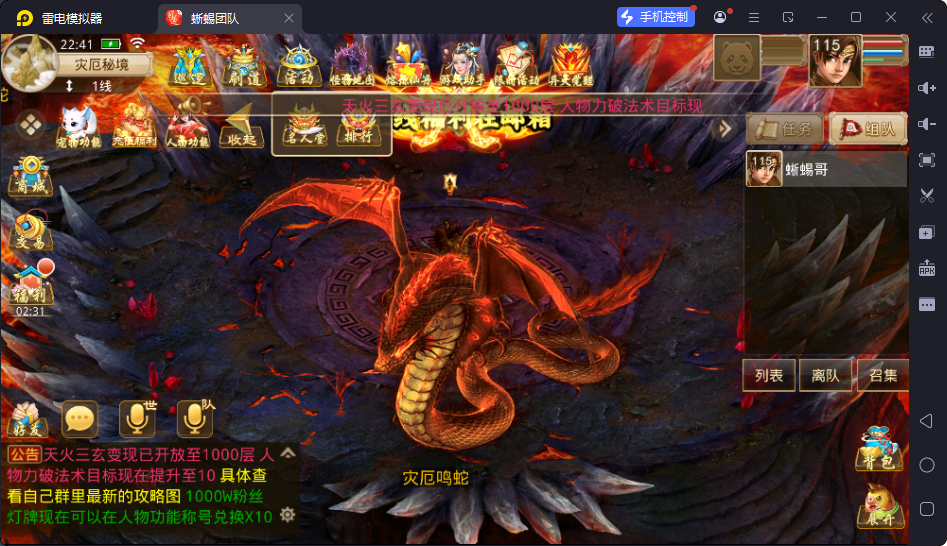This screenshot has height=546, width=947.
Task: Close the 蜥蜴团队 emulator tab
Action: pos(289,18)
